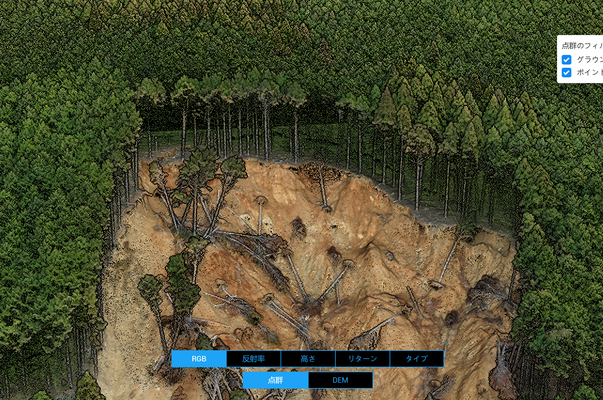Select the 点群 view
This screenshot has height=400, width=603.
(275, 380)
